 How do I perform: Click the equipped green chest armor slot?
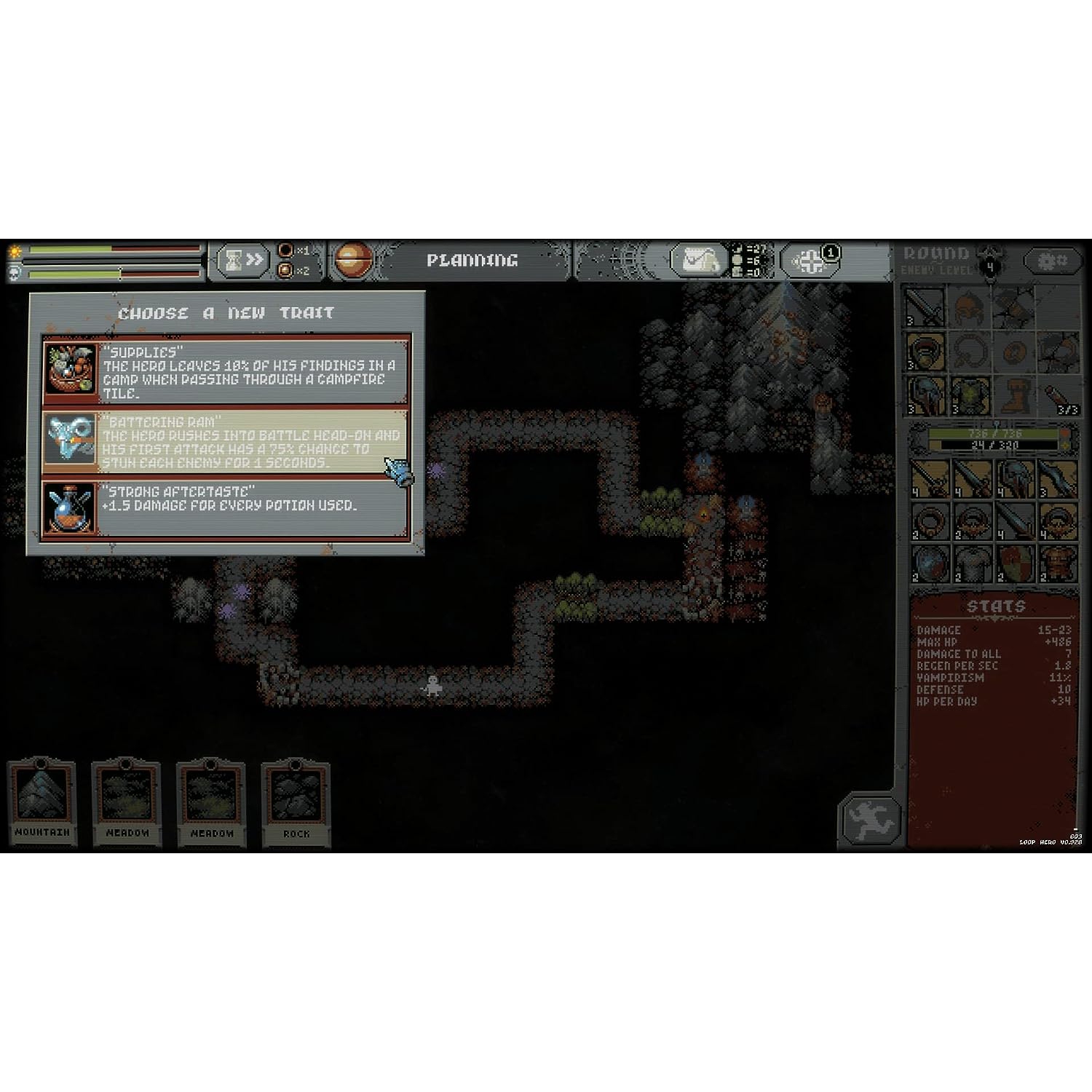pos(969,395)
